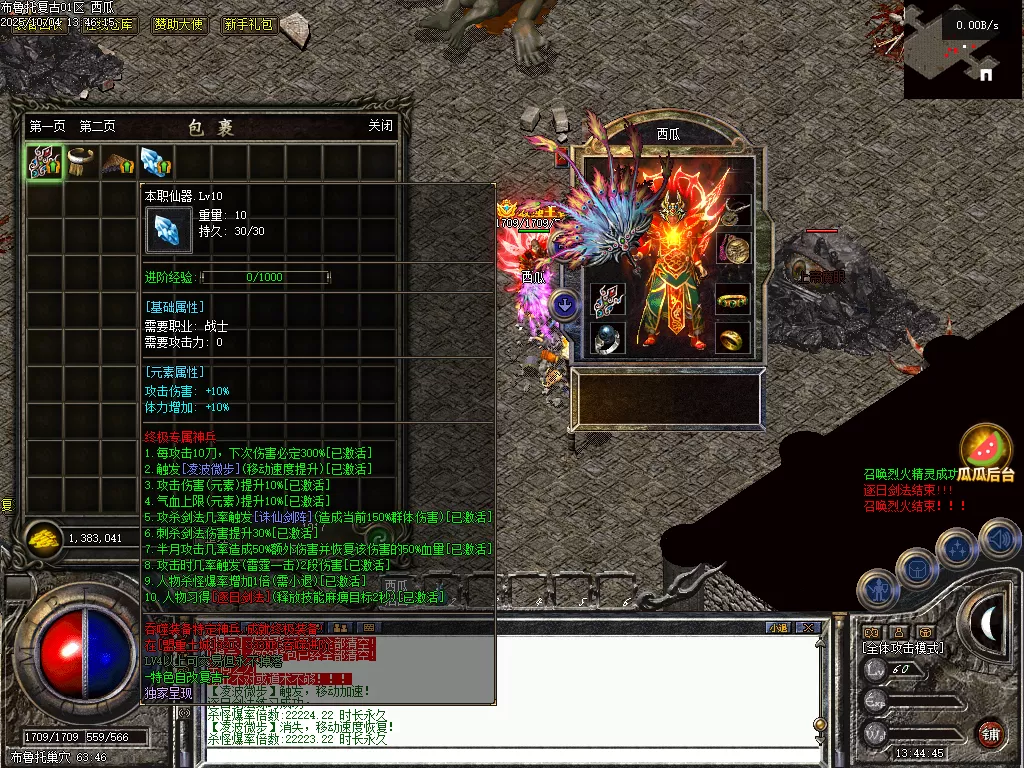This screenshot has width=1024, height=768.
Task: Select the green jade bracelet equipment slot
Action: coord(733,298)
